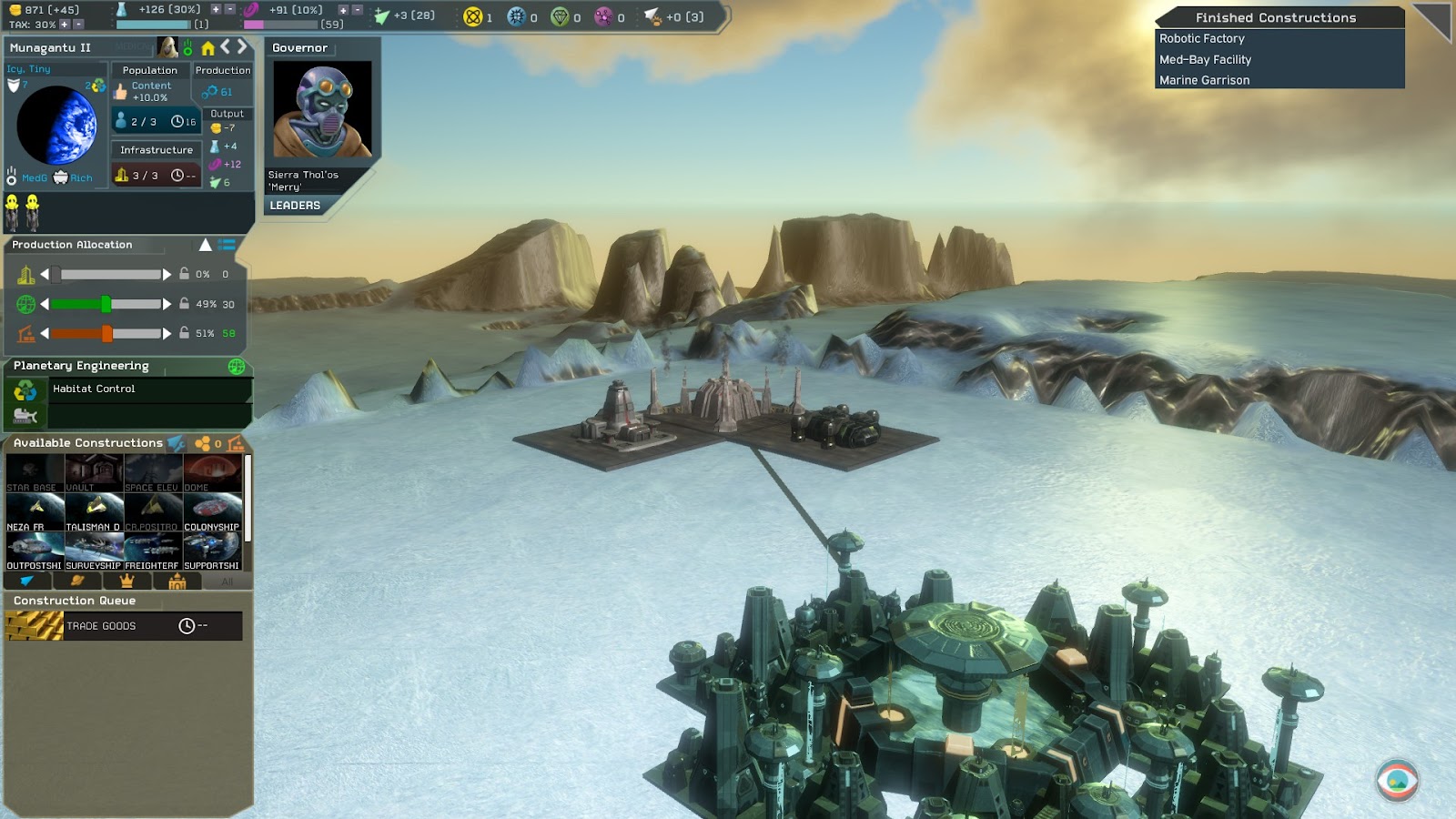Switch to the crown filter tab
Viewport: 1456px width, 819px height.
coord(127,581)
